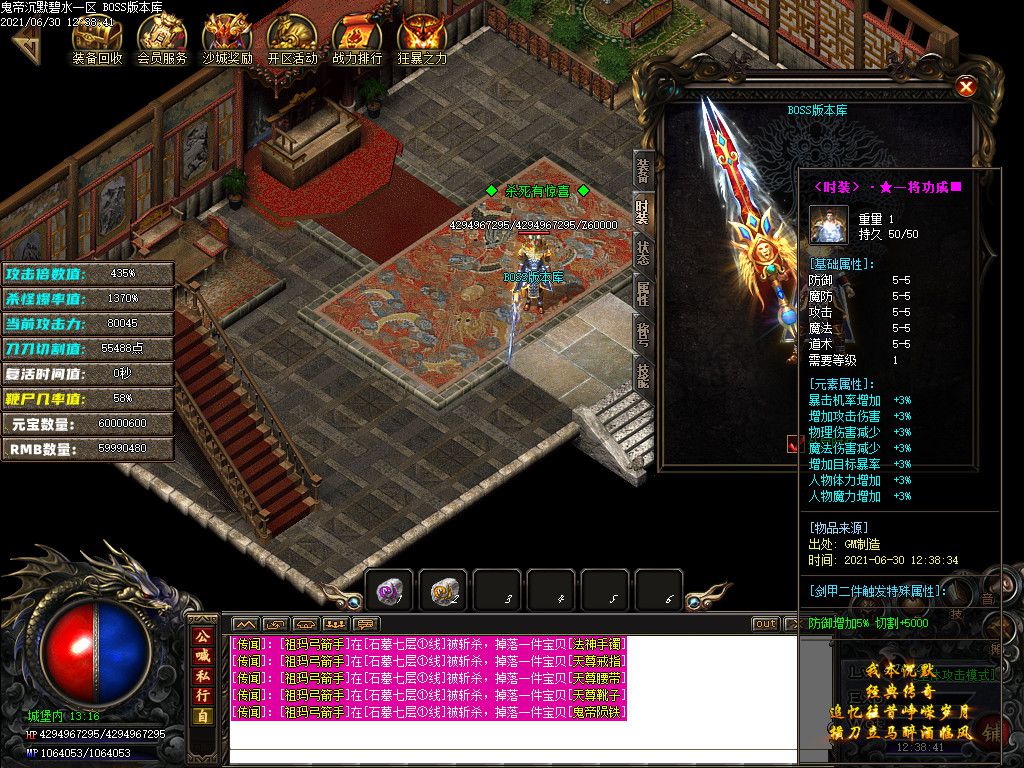Open the 开区活动 server launch events
This screenshot has width=1024, height=768.
[292, 38]
